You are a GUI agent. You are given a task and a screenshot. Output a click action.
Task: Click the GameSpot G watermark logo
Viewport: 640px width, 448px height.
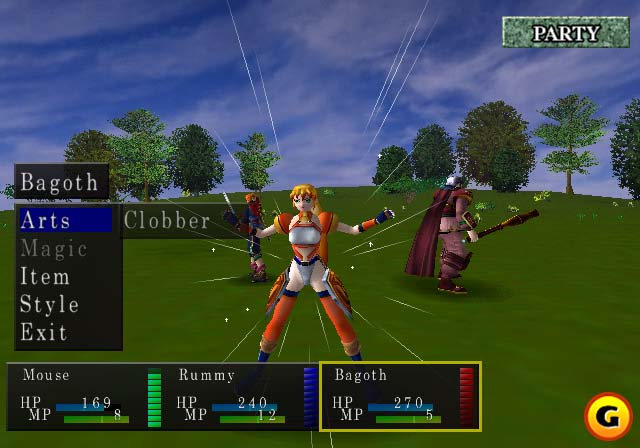[x=607, y=415]
